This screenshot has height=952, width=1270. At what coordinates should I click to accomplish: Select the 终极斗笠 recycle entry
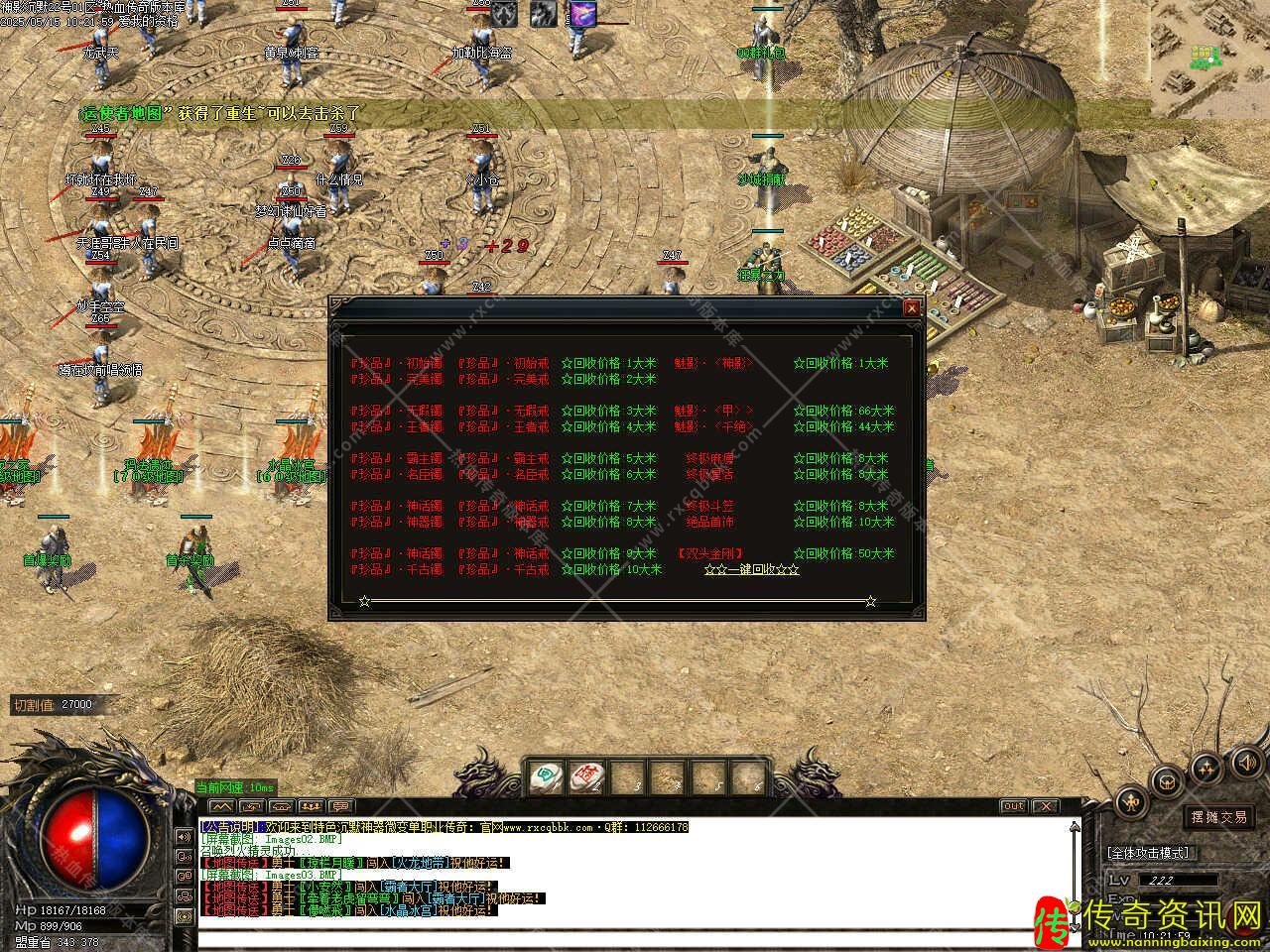[709, 506]
